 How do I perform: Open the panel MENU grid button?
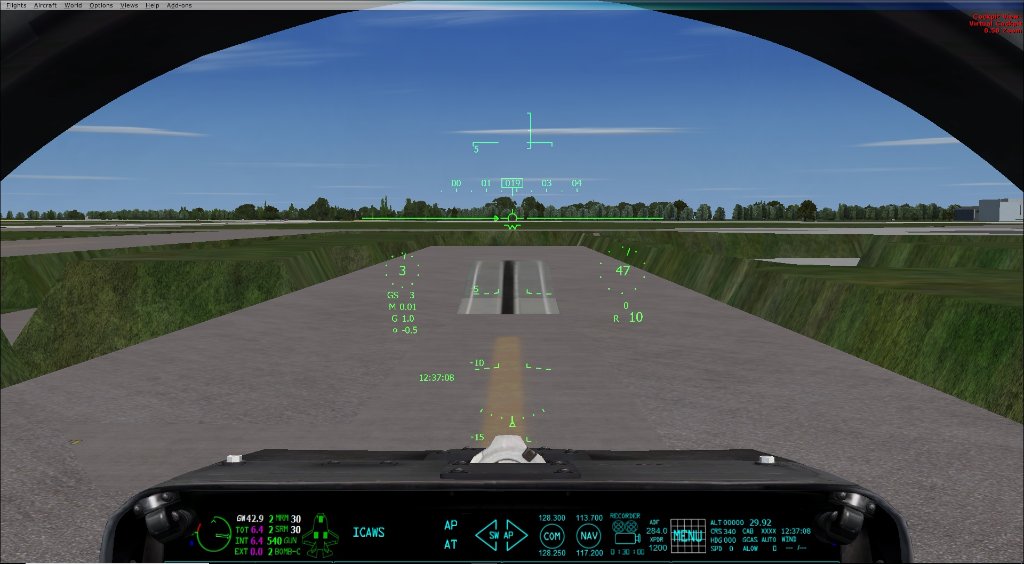point(687,535)
